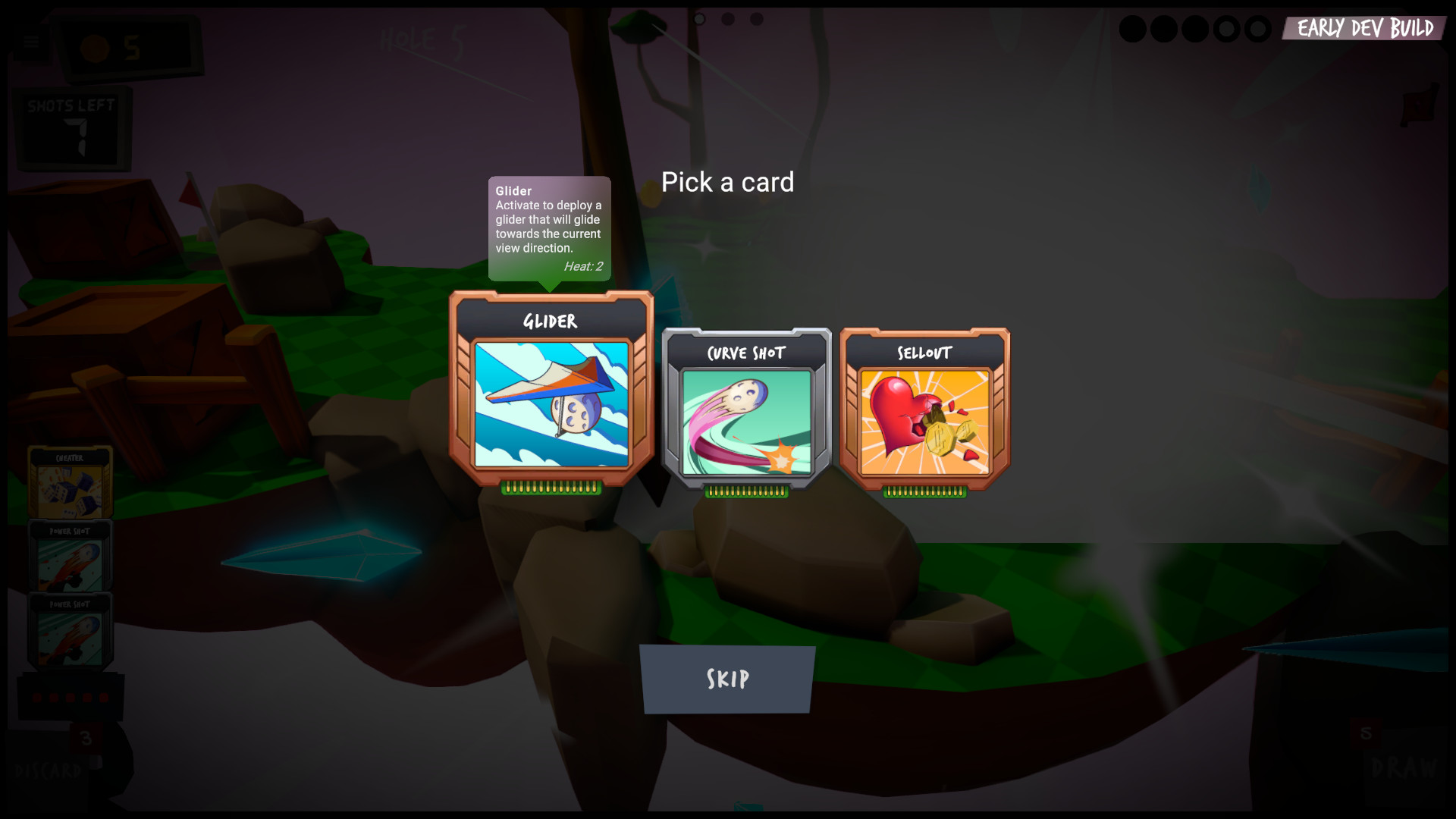1456x819 pixels.
Task: Toggle the last dimmed circle top right
Action: point(1260,29)
